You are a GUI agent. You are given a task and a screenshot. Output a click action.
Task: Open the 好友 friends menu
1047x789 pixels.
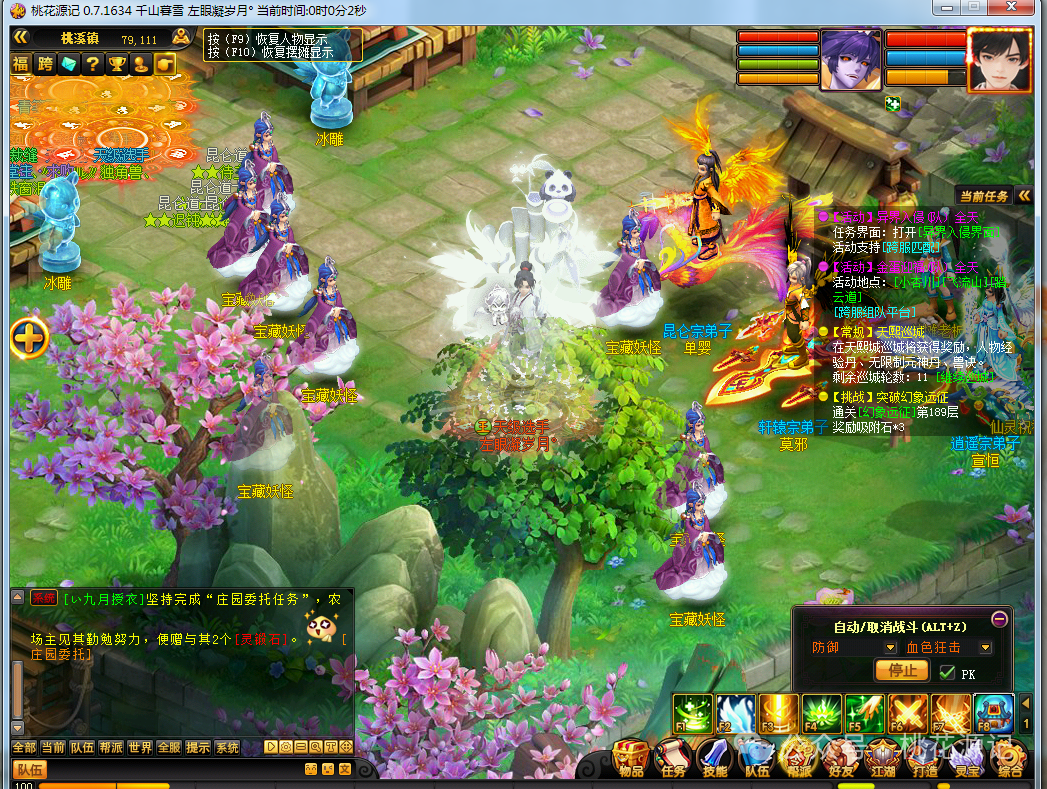click(x=841, y=756)
